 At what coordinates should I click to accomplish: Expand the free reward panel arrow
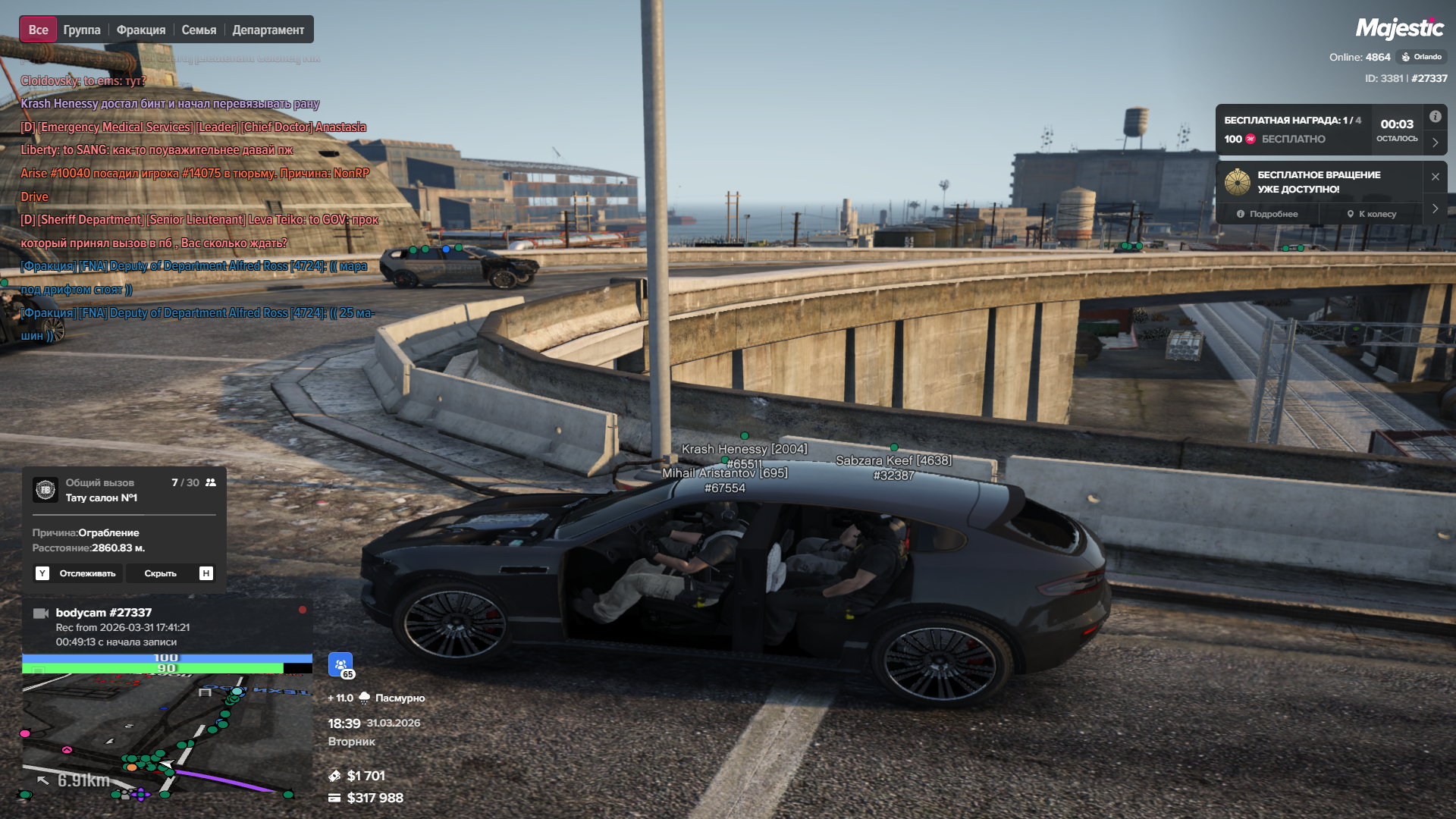coord(1436,143)
